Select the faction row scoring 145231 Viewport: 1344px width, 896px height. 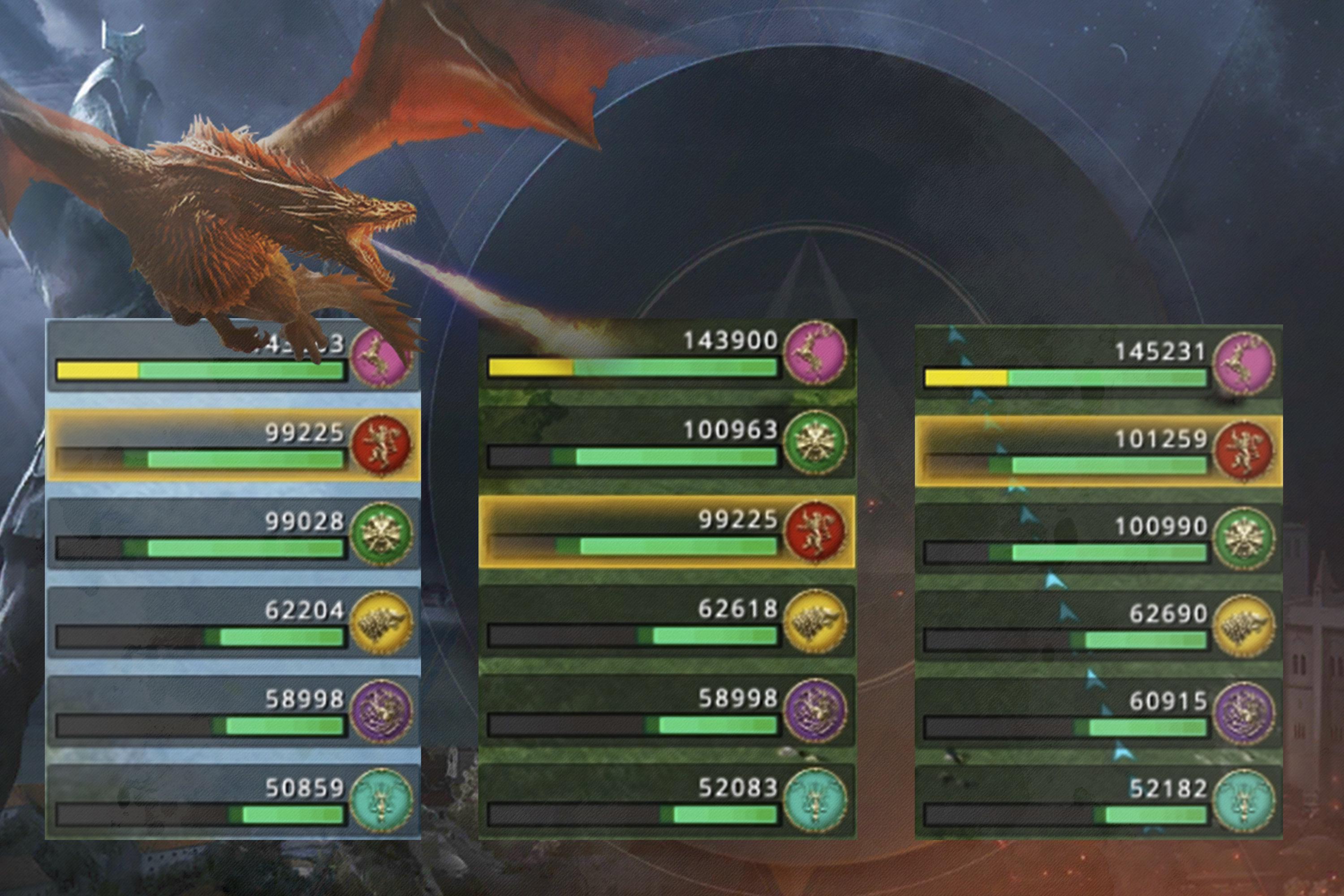[1098, 363]
